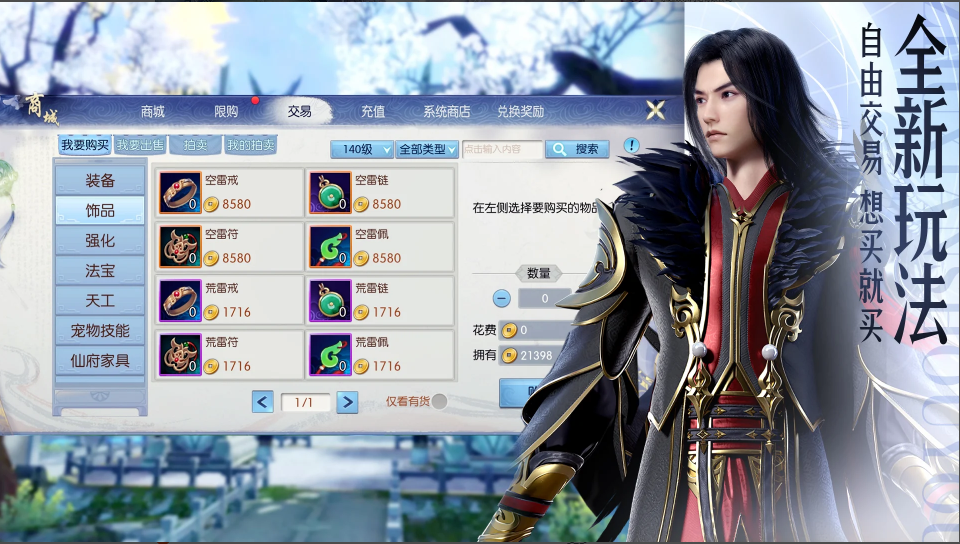Select the 充值 tab
The height and width of the screenshot is (544, 960).
coord(373,111)
